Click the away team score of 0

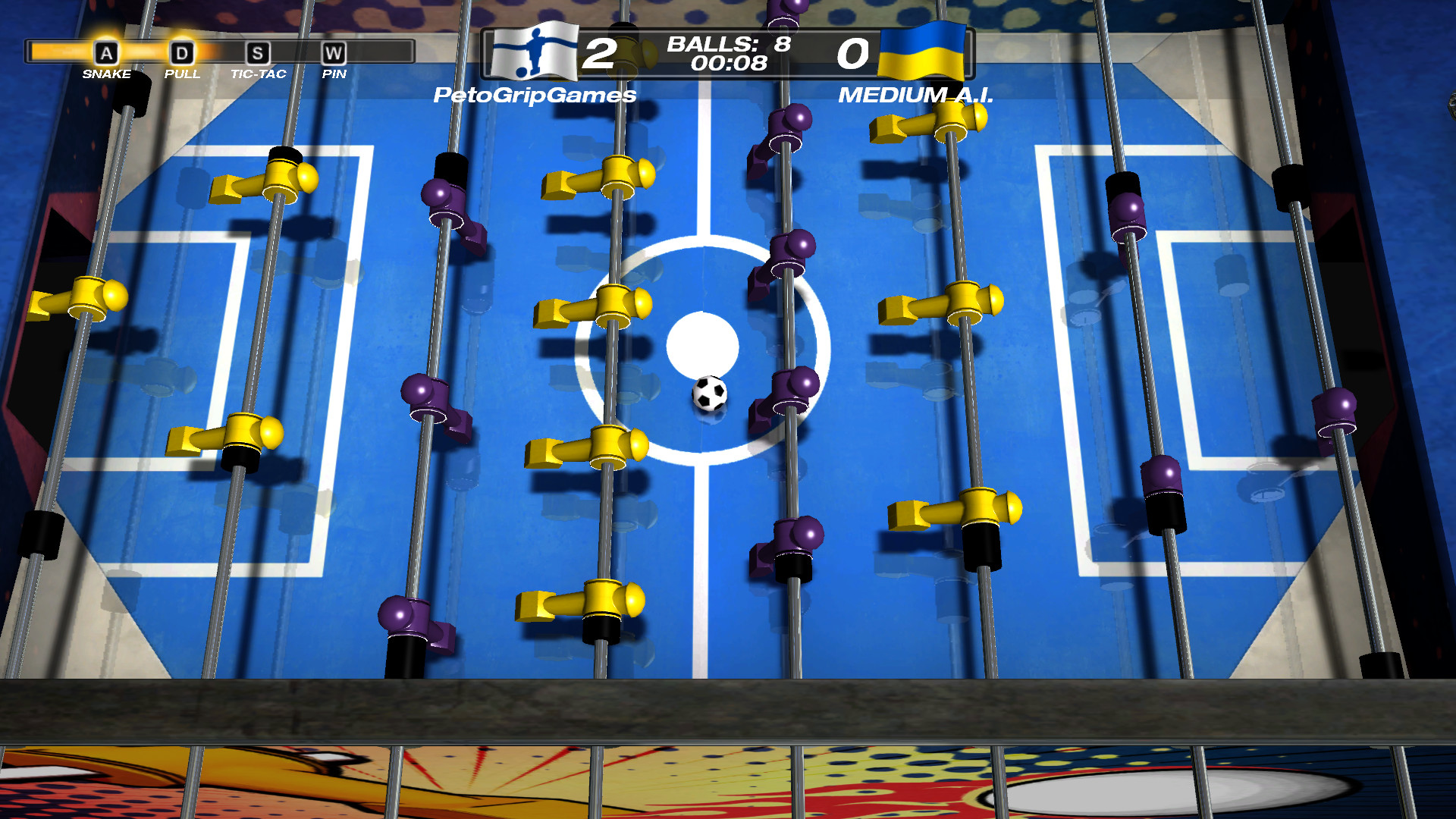pos(854,53)
